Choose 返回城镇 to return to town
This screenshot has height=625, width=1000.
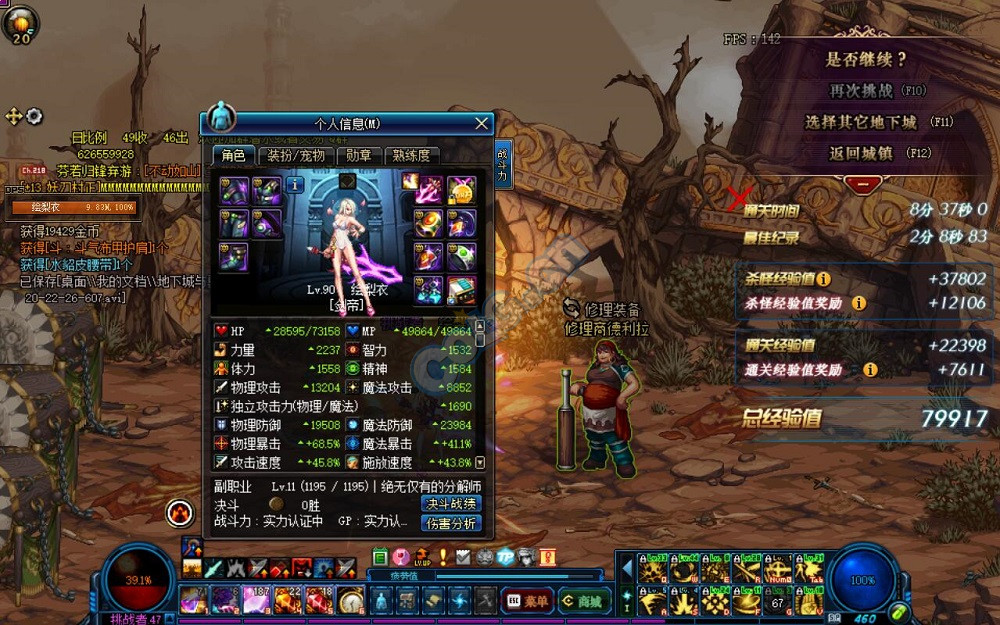861,153
